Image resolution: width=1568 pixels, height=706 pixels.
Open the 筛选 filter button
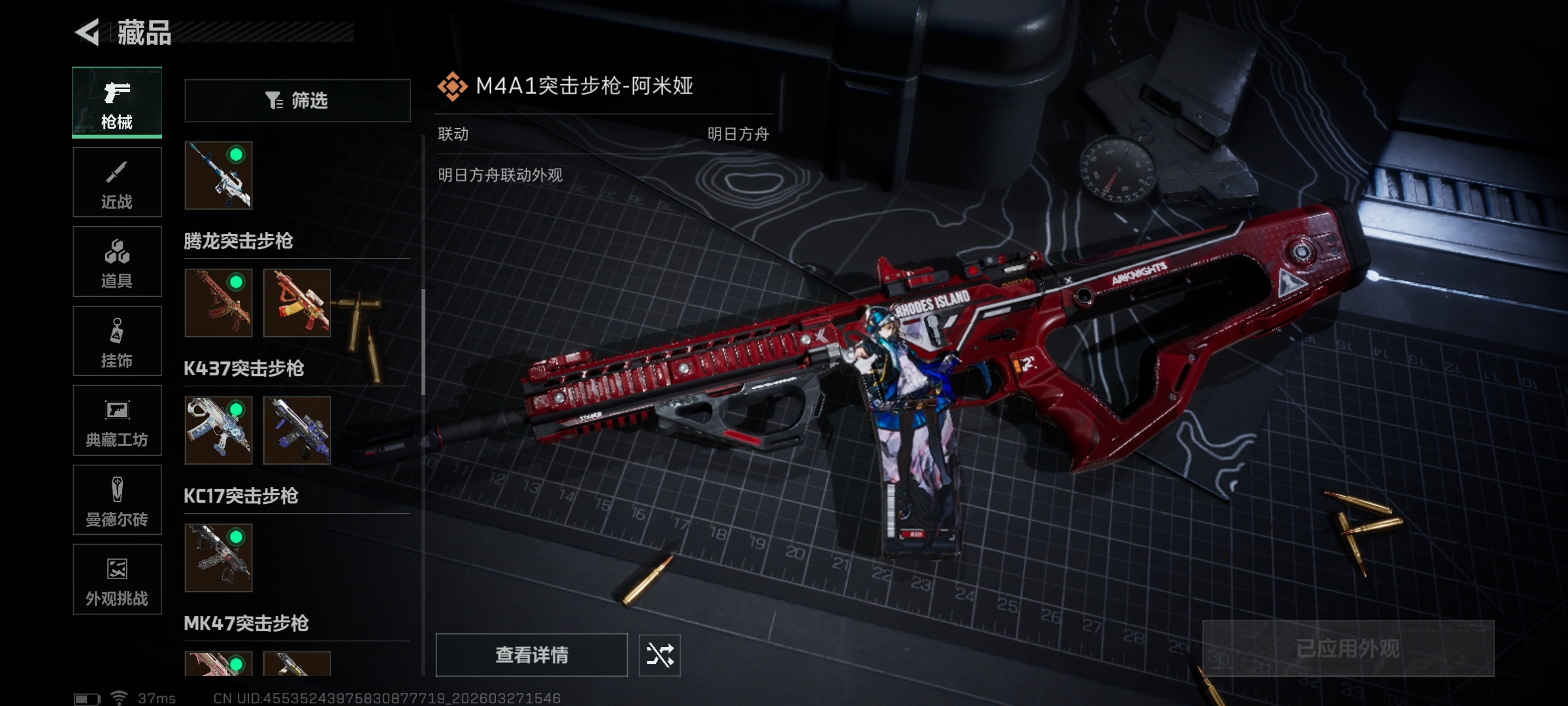(297, 101)
